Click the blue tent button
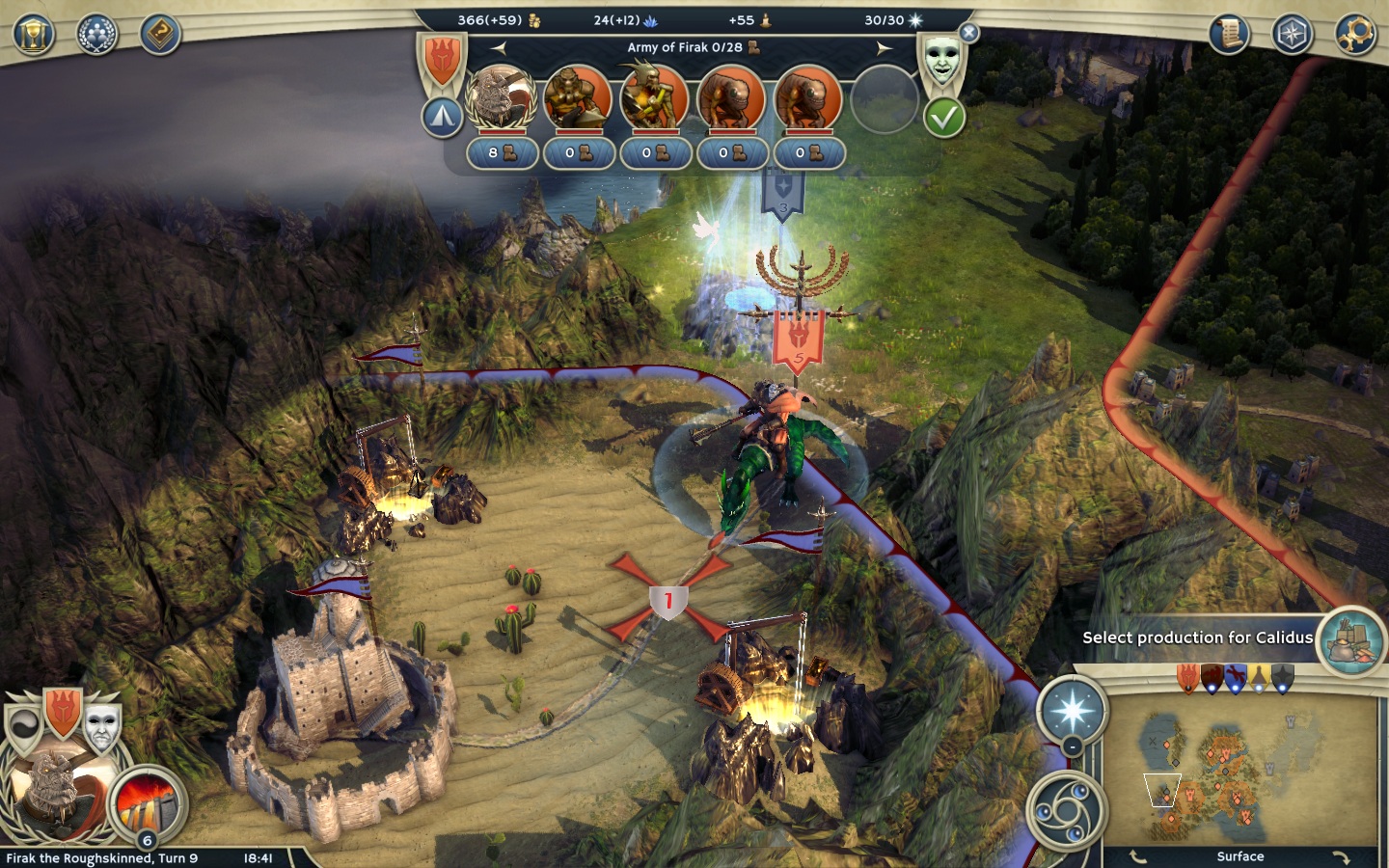The image size is (1389, 868). click(x=442, y=118)
